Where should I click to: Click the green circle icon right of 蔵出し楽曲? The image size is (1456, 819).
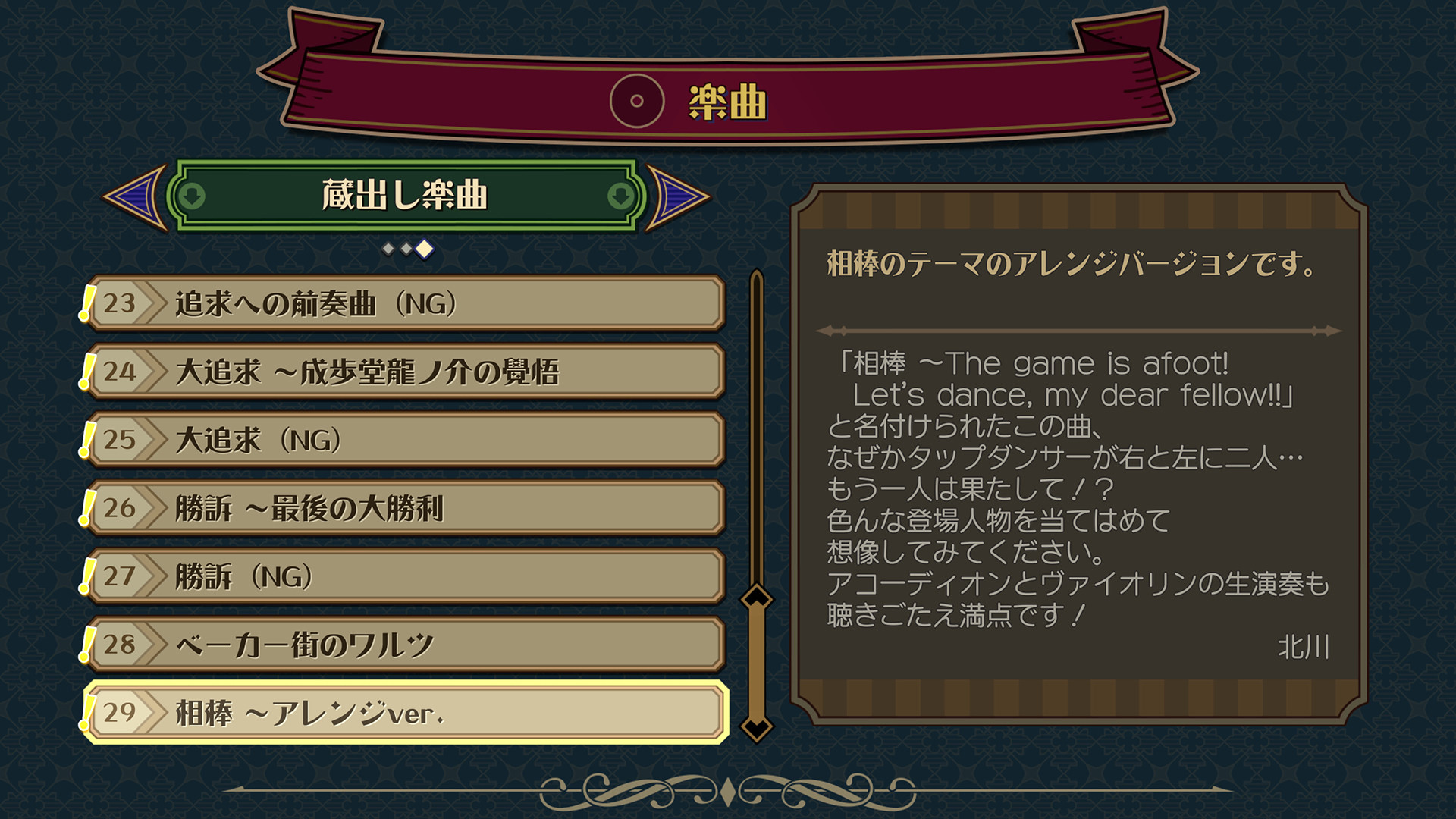point(620,195)
